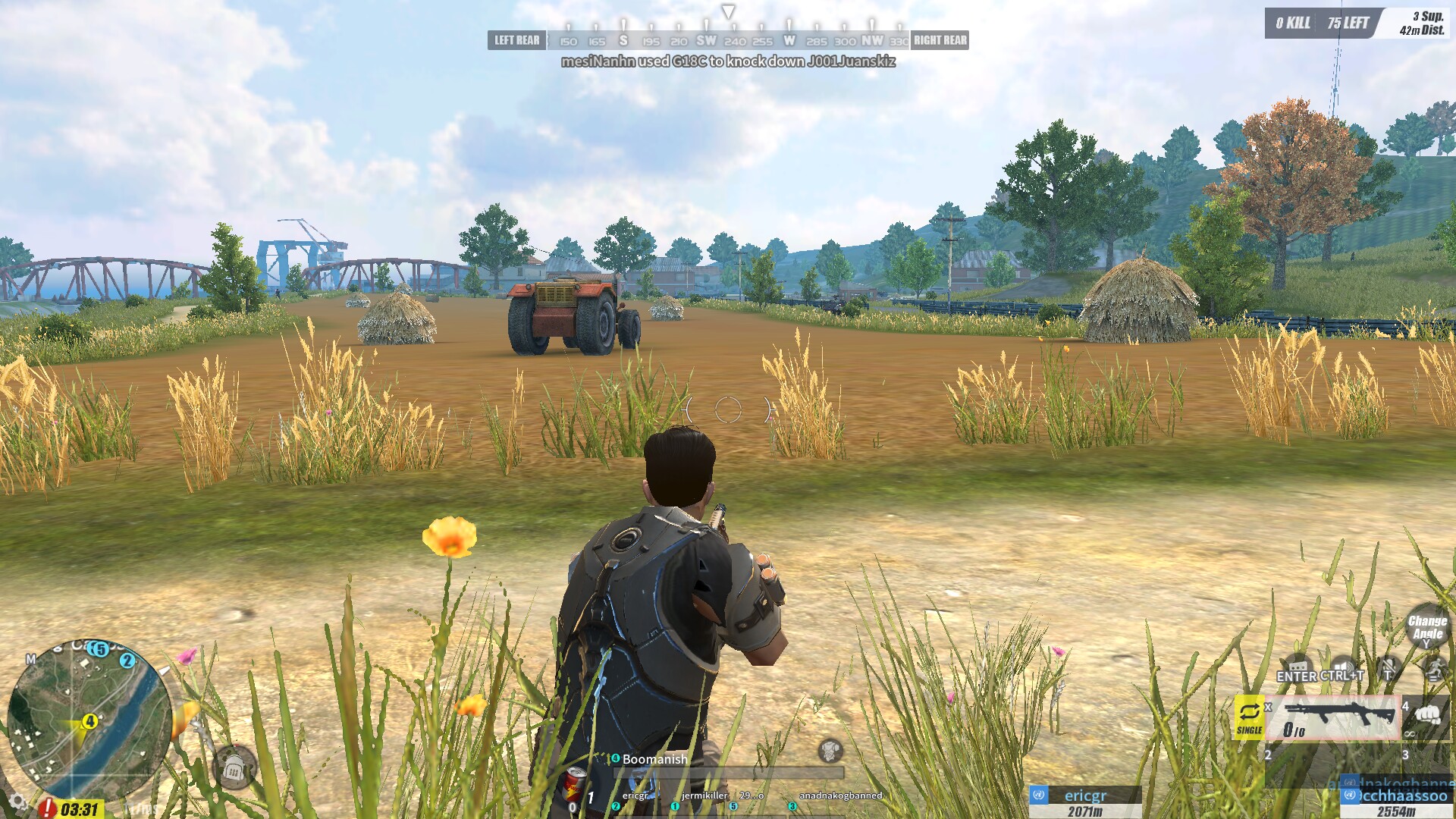The image size is (1456, 819).
Task: Open the settings gear beside the minimap
Action: [x=16, y=802]
